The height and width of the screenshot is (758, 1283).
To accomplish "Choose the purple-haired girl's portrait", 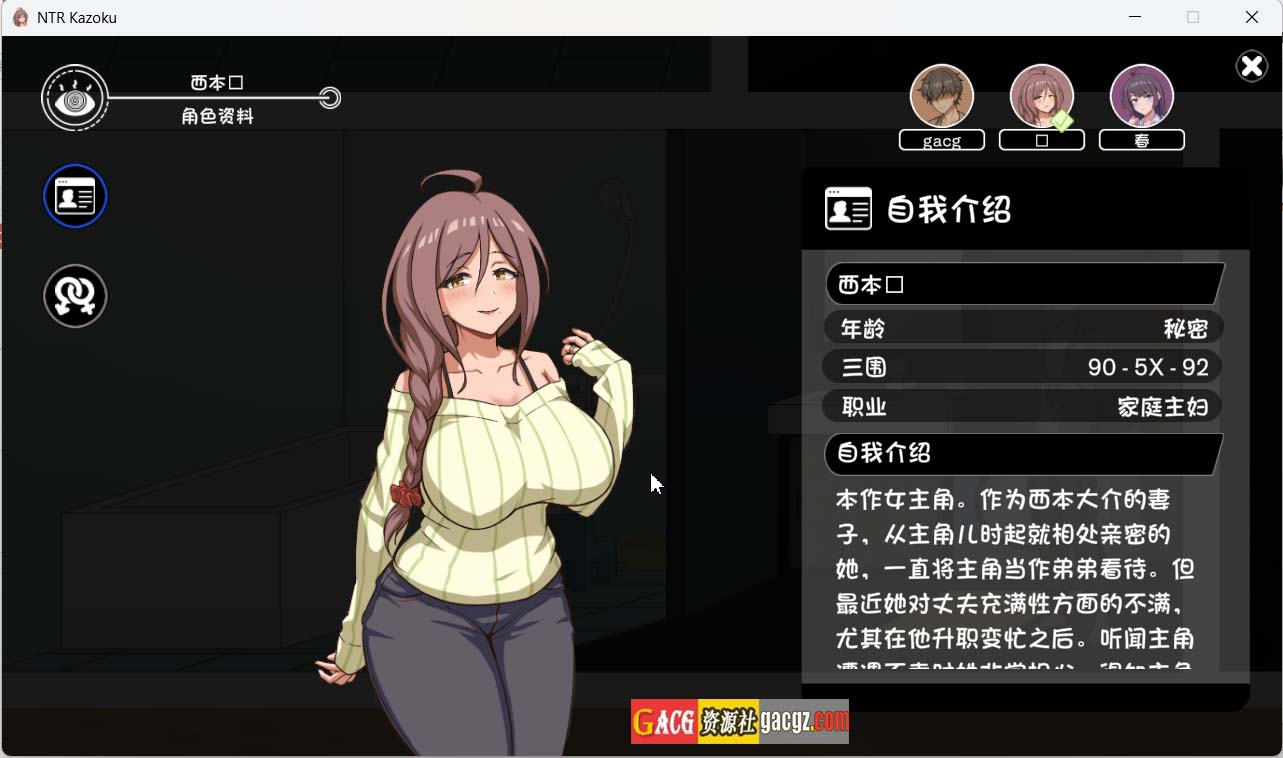I will tap(1141, 97).
